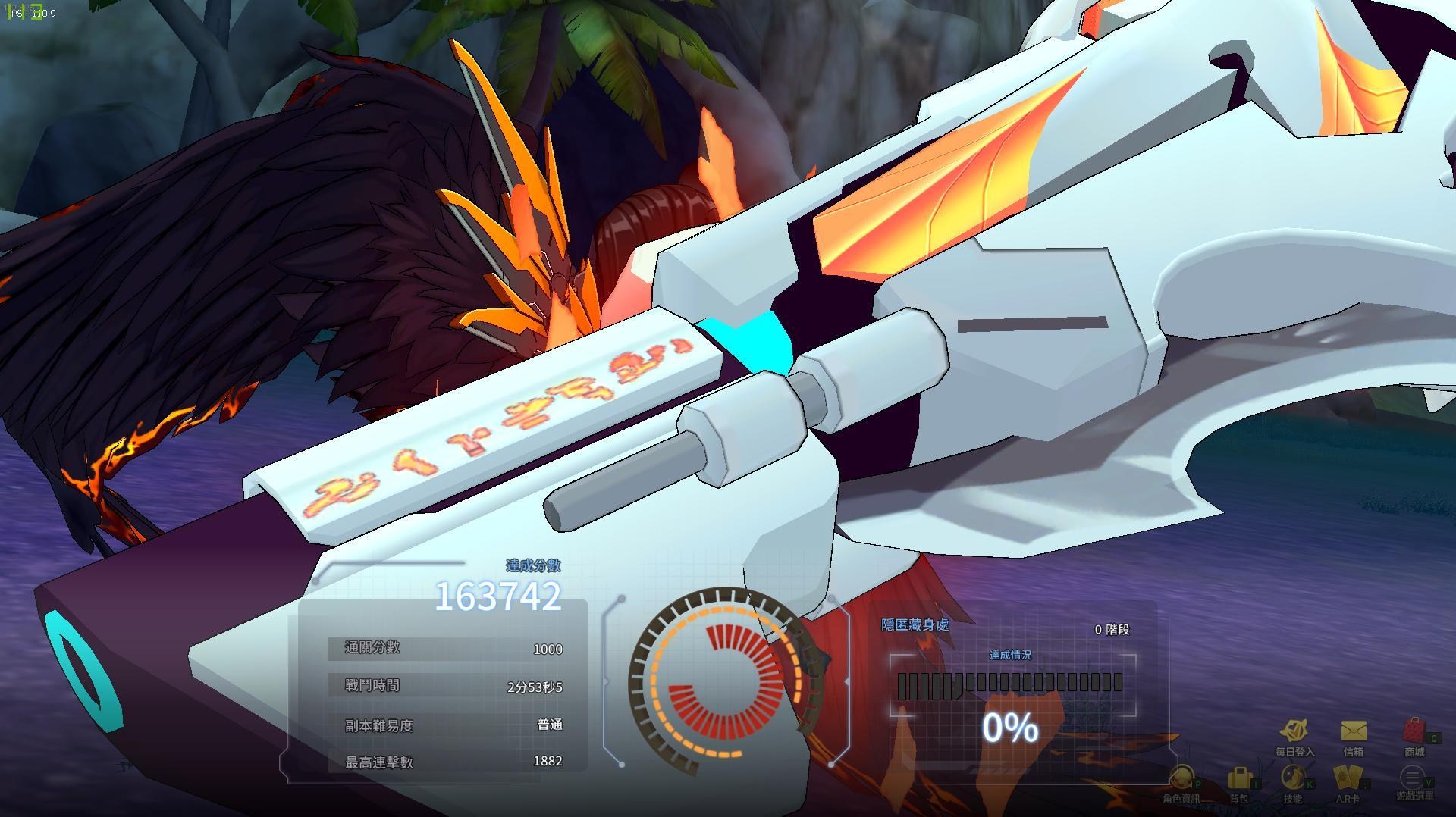Toggle the green C hotkey badge on 商城
This screenshot has width=1456, height=817.
1436,738
